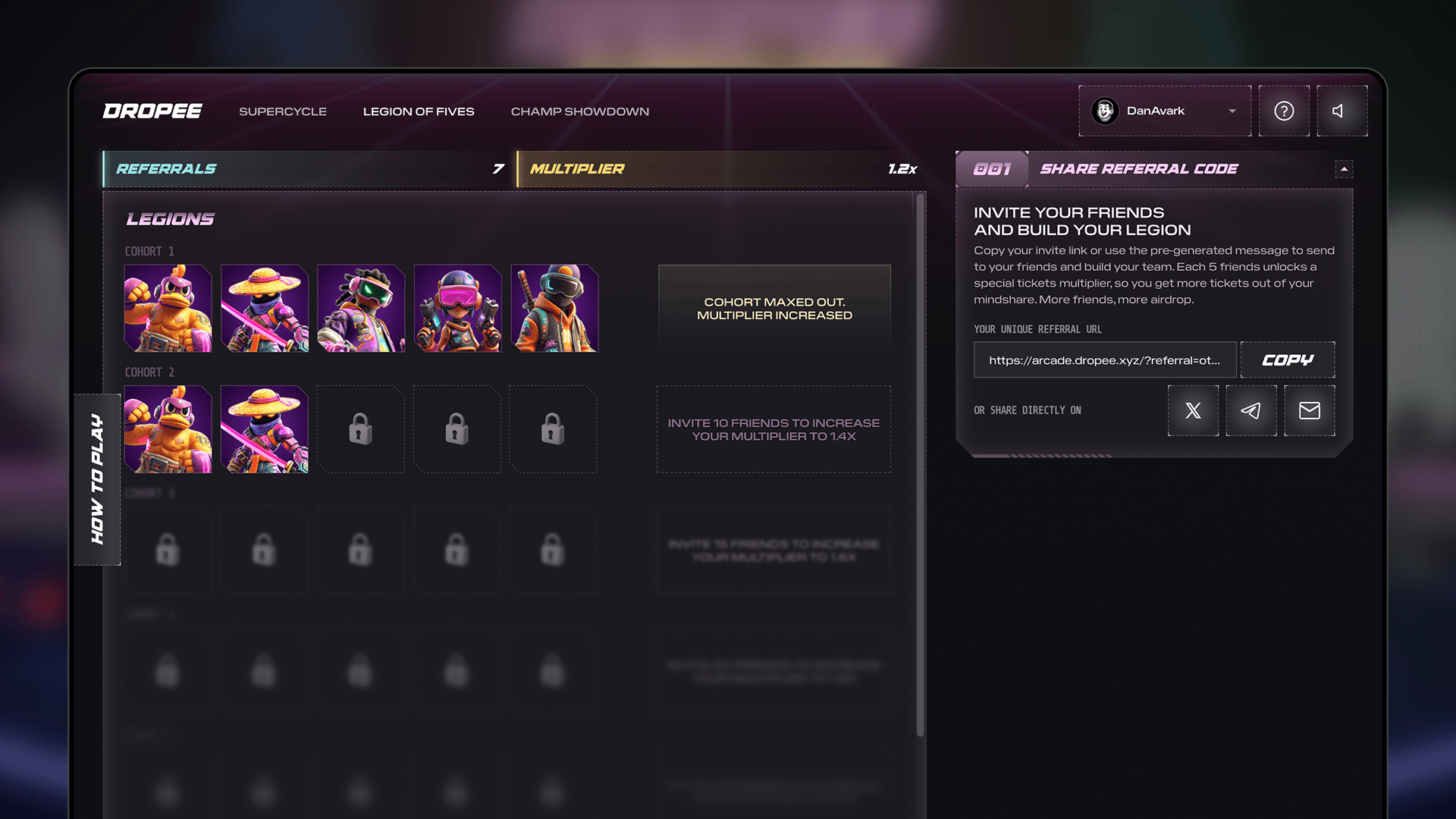The height and width of the screenshot is (819, 1456).
Task: Click a locked slot in Cohort 2
Action: (x=360, y=428)
